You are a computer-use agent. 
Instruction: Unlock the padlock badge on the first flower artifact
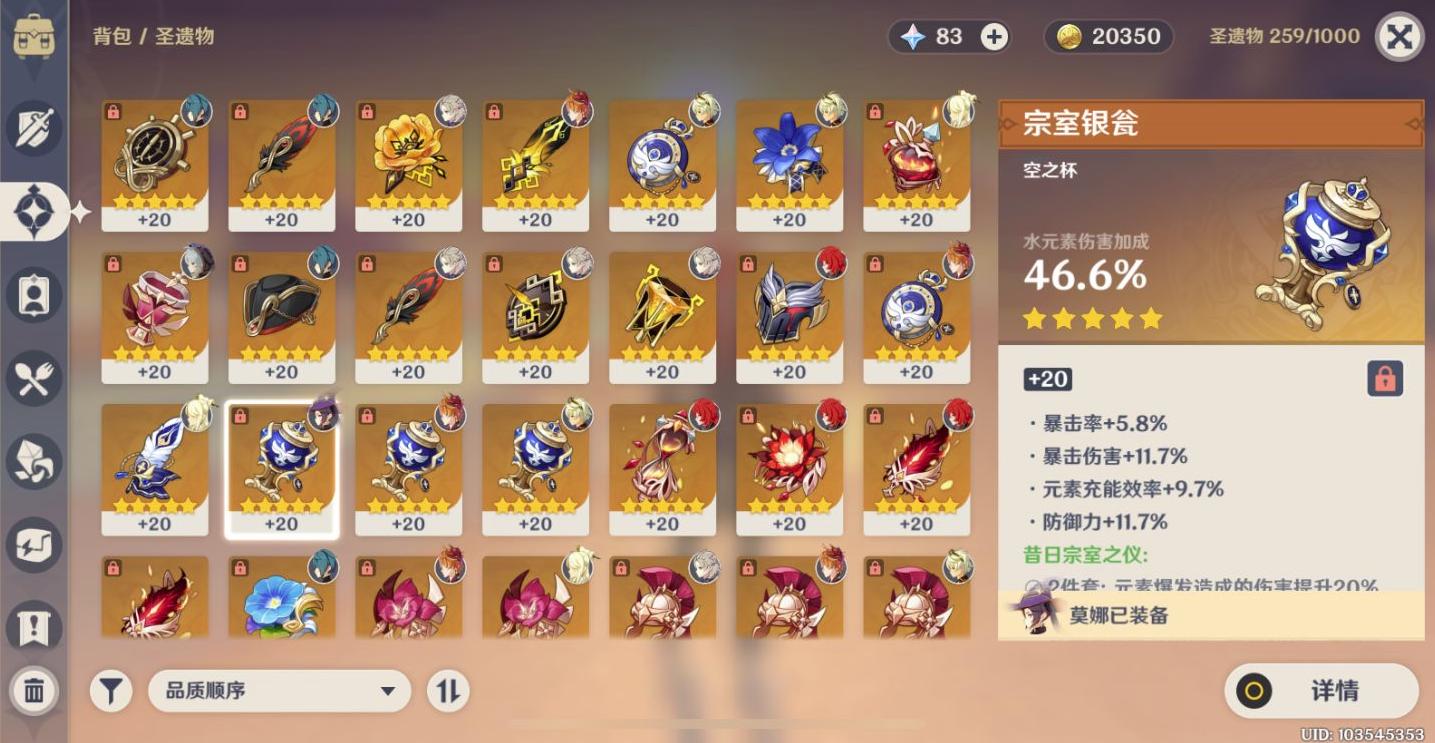(x=366, y=113)
